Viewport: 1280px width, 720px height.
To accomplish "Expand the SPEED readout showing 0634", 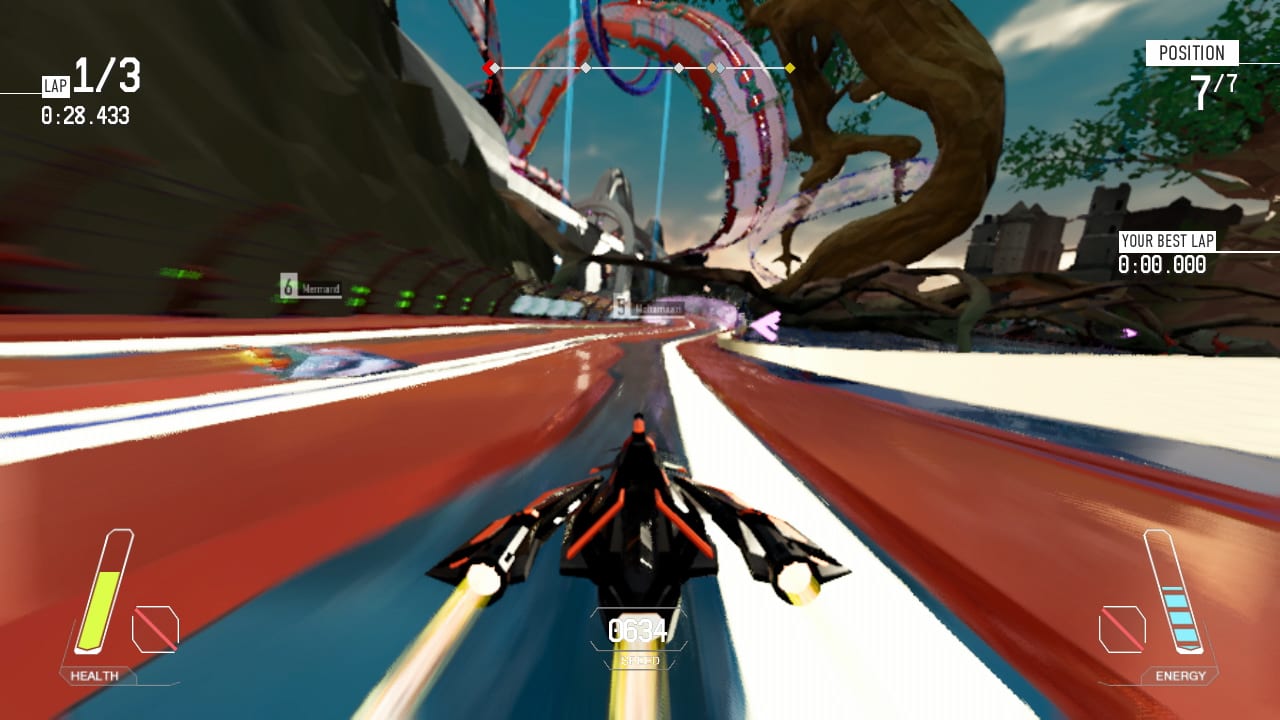I will pos(637,629).
